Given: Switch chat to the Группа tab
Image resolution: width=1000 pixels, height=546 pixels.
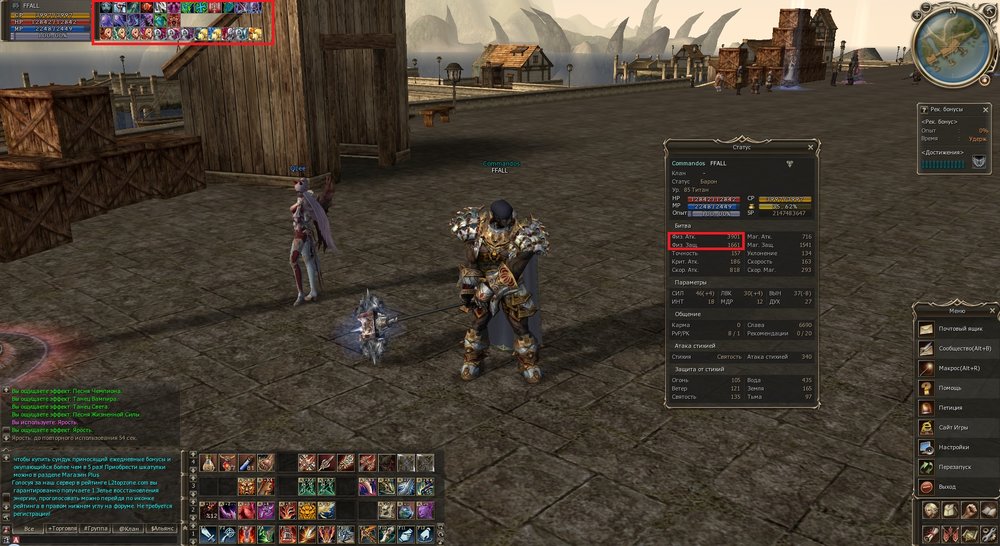Looking at the screenshot, I should (x=95, y=527).
